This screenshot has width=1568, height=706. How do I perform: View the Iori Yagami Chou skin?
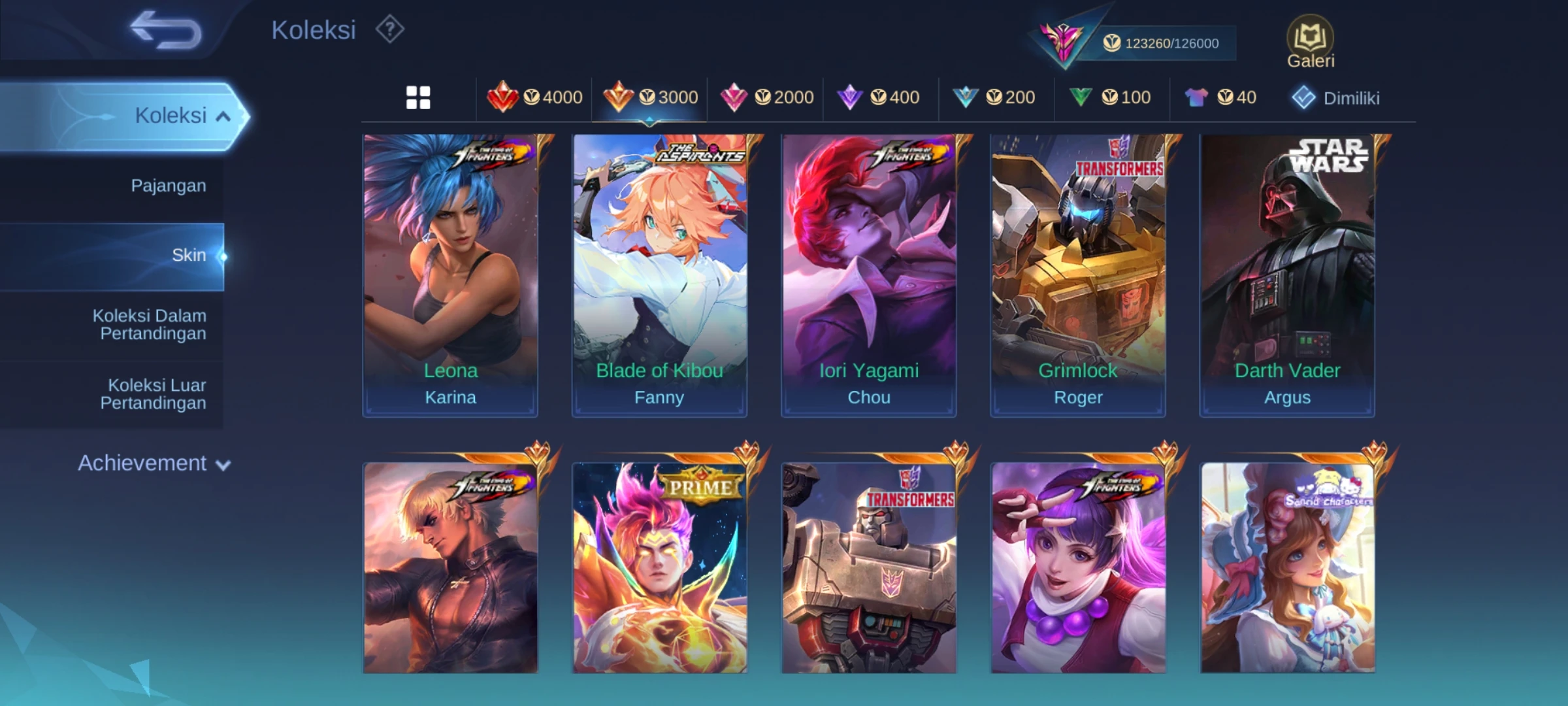(x=868, y=275)
